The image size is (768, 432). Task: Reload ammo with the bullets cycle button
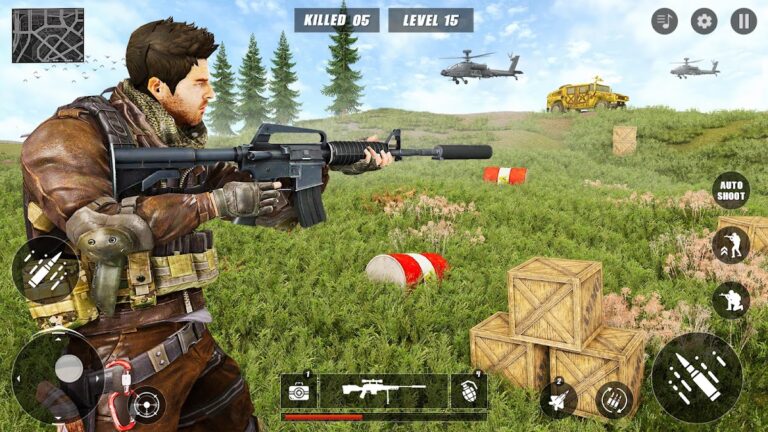pos(613,400)
